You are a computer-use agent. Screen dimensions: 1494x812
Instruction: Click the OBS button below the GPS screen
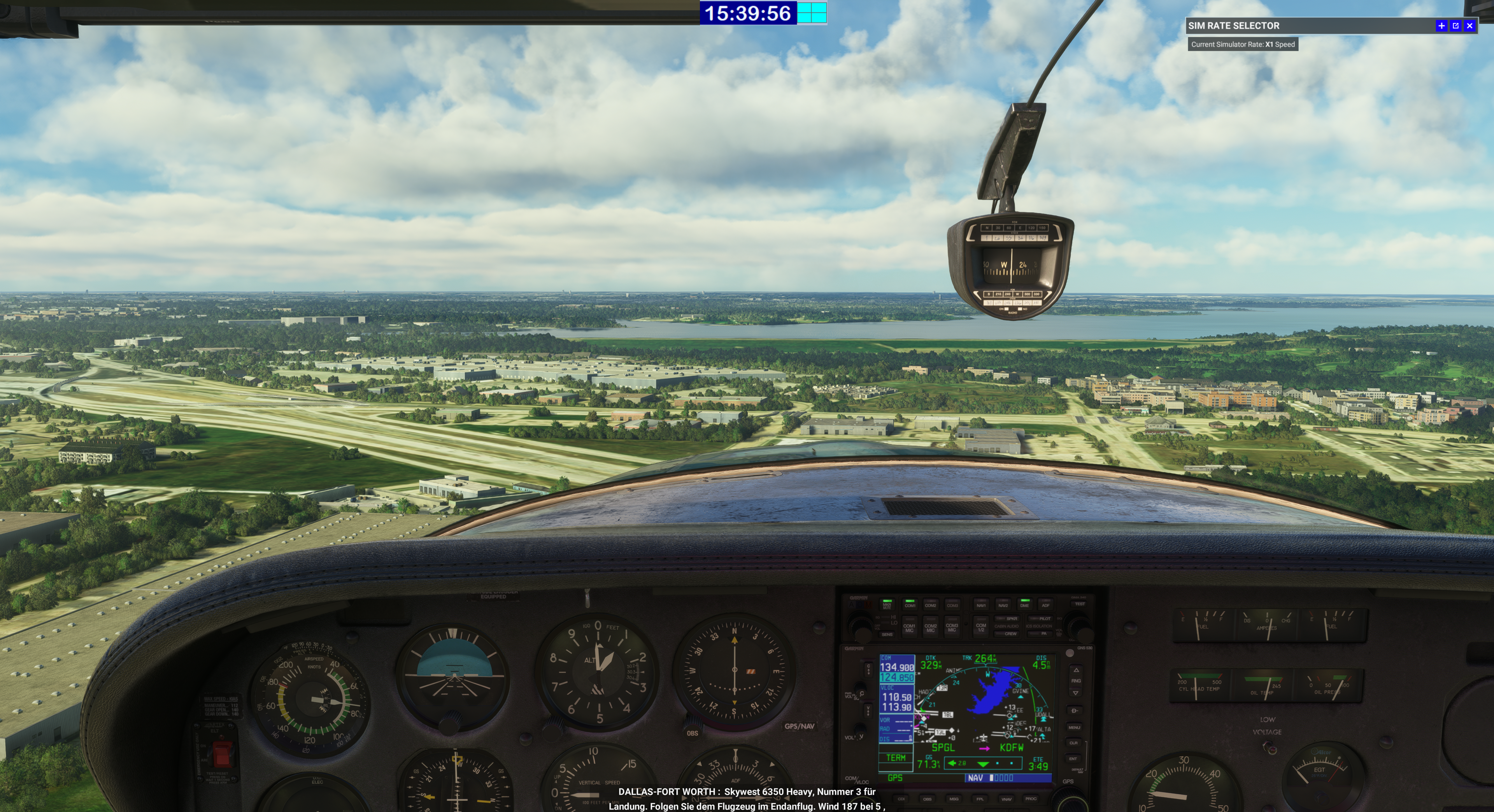(x=927, y=799)
